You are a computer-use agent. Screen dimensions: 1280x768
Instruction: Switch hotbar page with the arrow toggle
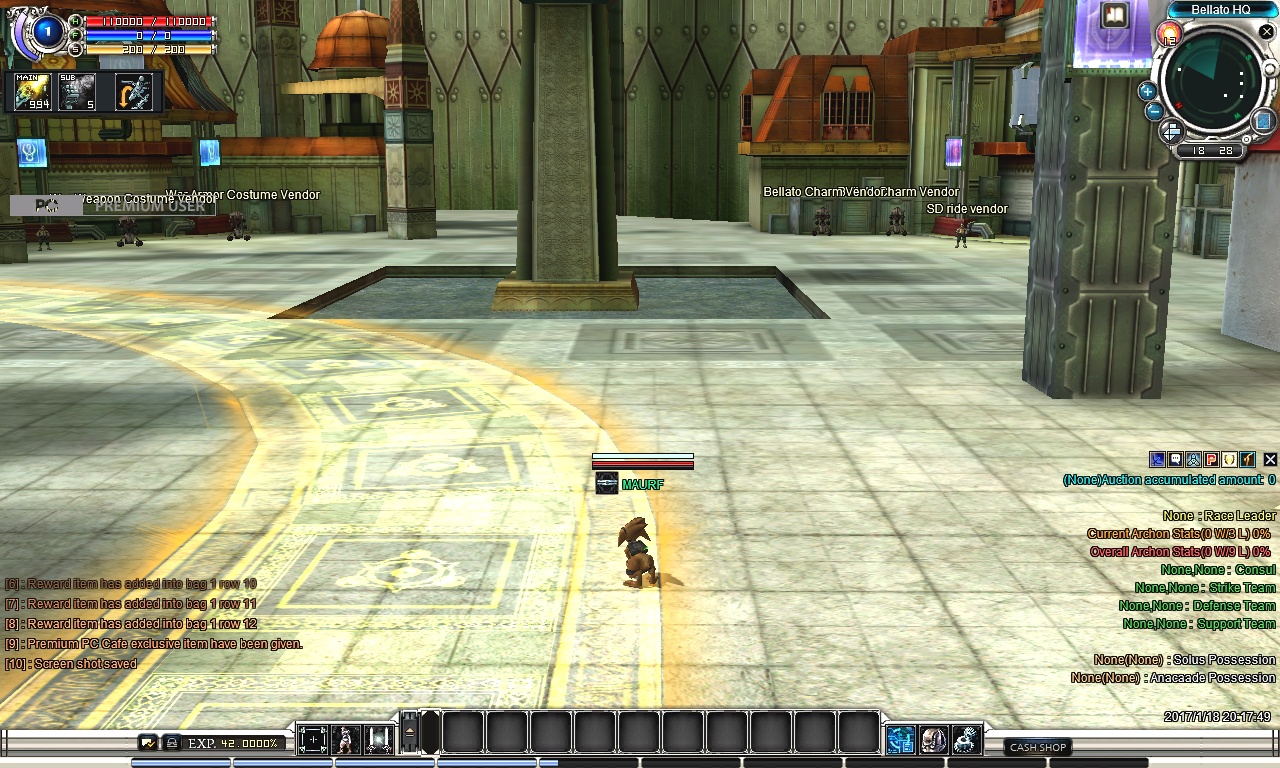pyautogui.click(x=409, y=735)
